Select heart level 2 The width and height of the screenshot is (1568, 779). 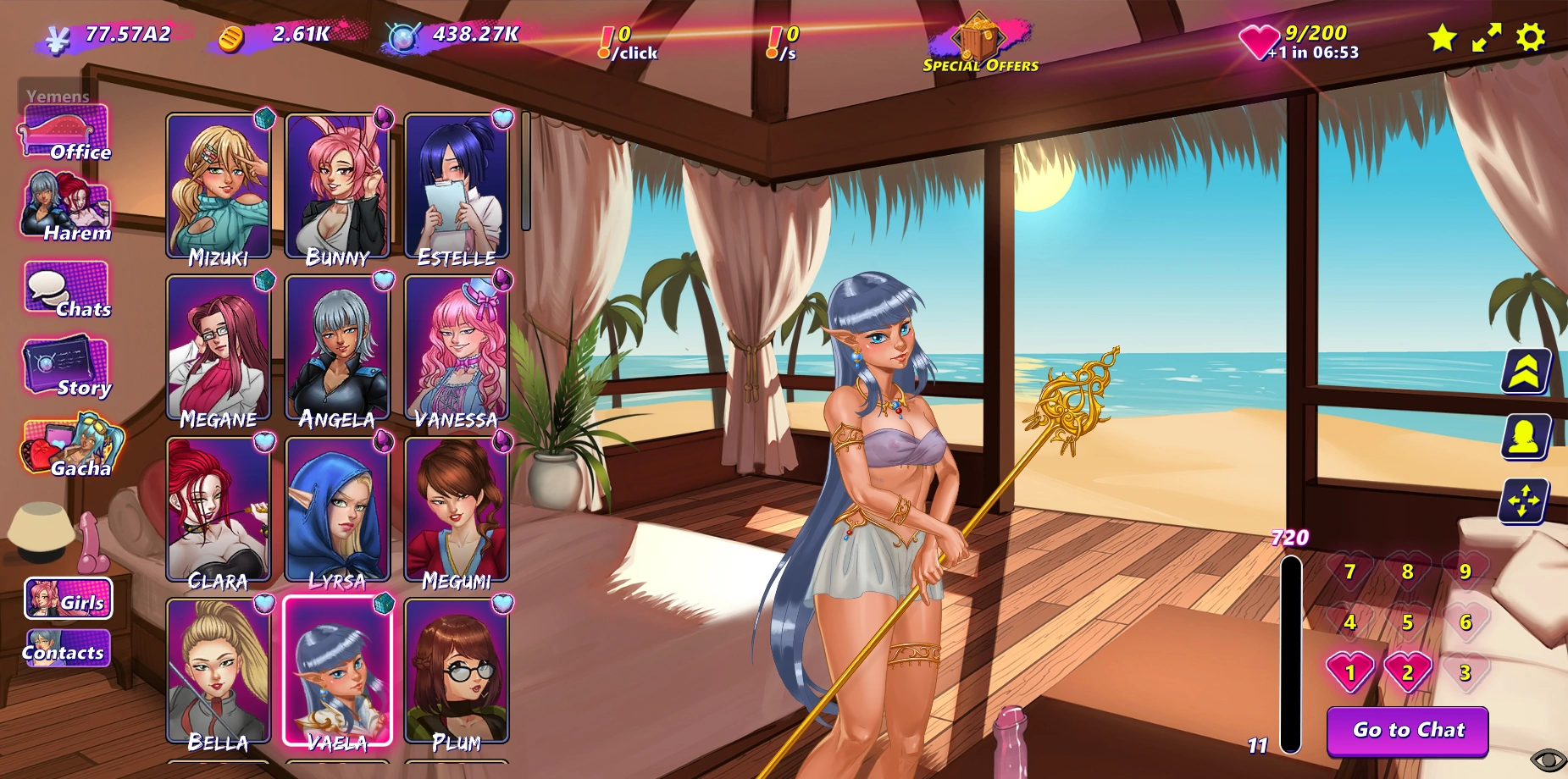[x=1407, y=672]
